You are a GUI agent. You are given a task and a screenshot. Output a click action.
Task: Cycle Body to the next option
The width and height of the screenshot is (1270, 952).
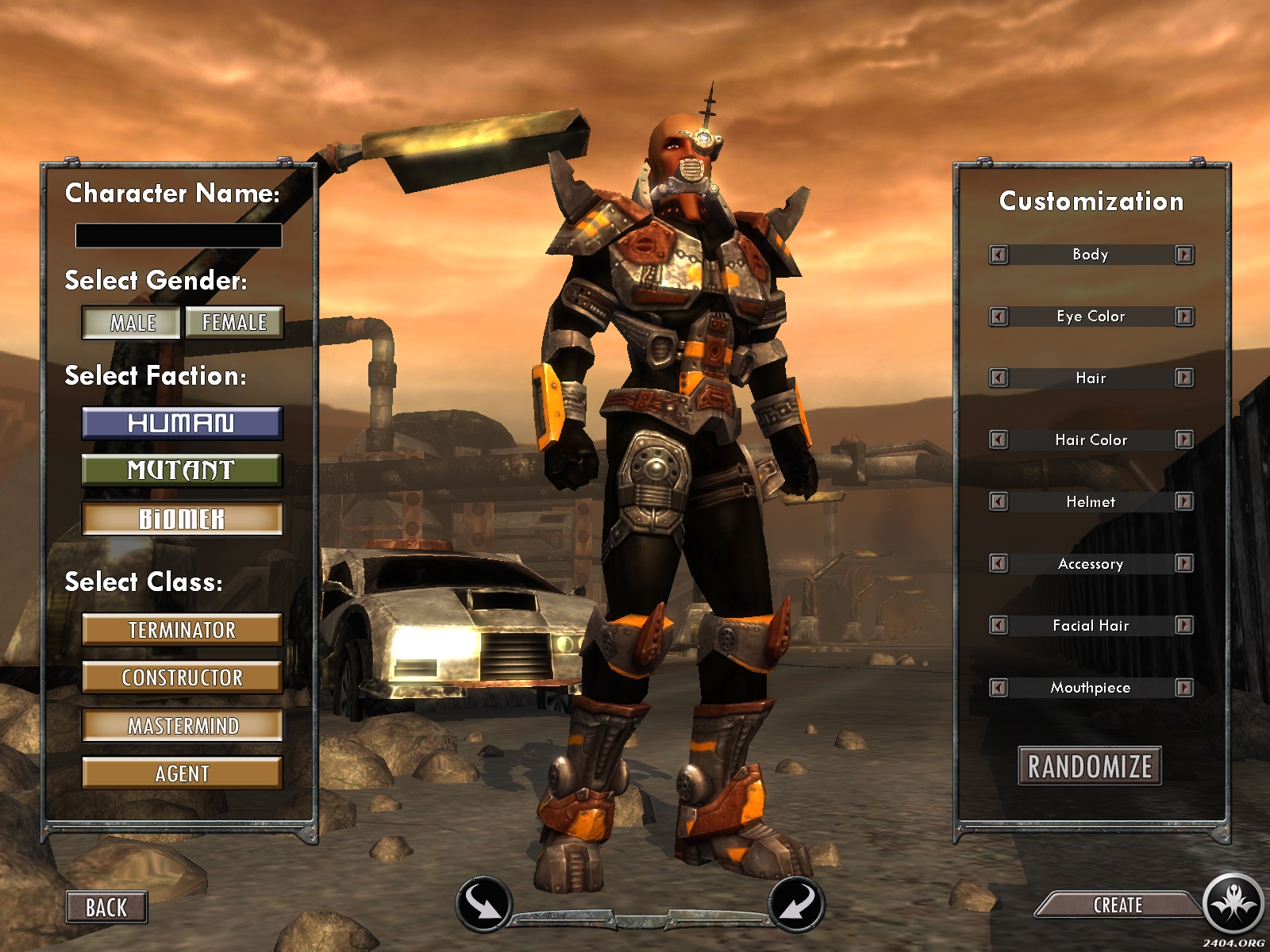1184,255
